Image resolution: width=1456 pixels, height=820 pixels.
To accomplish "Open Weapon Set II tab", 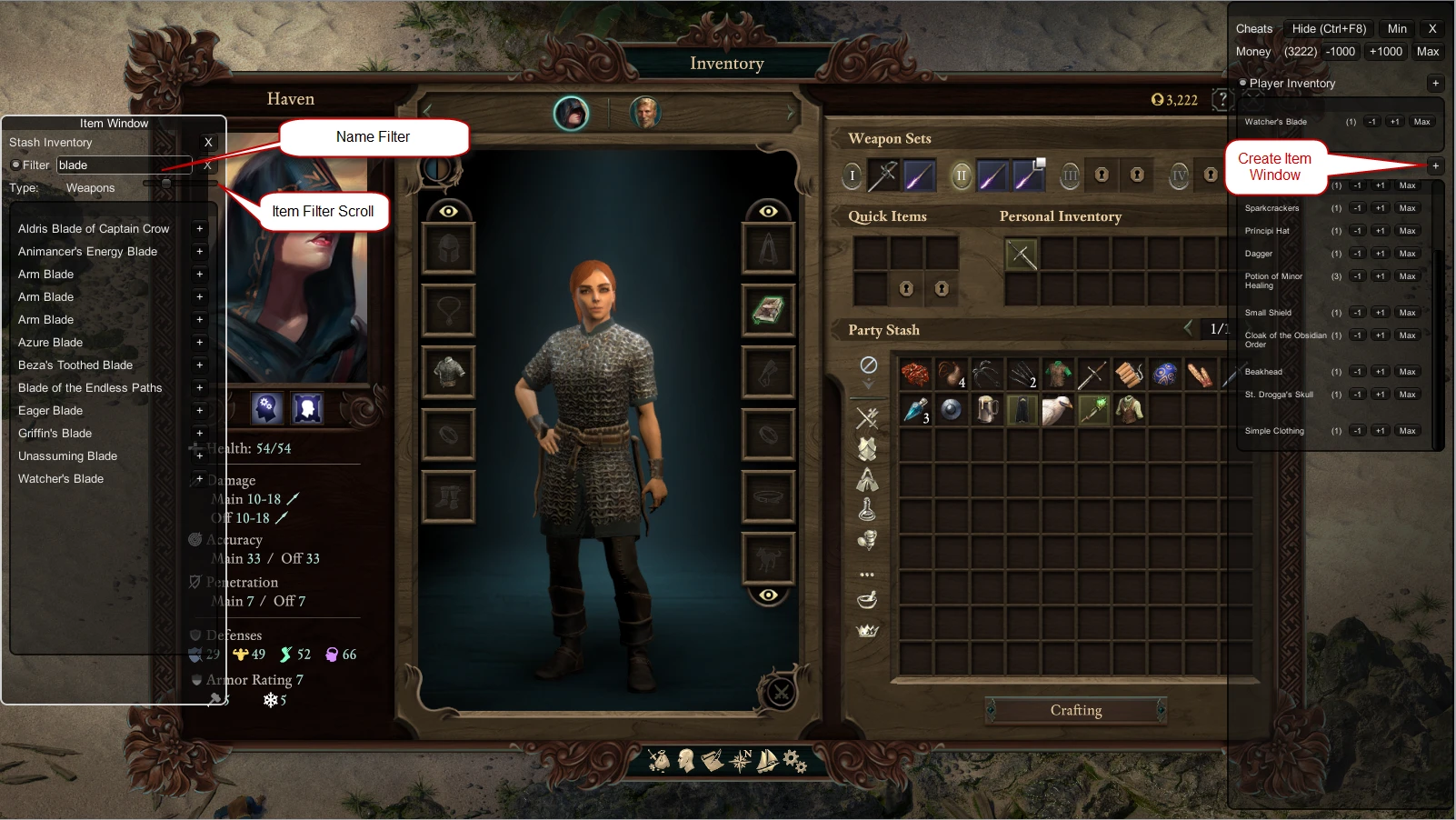I will pos(961,175).
